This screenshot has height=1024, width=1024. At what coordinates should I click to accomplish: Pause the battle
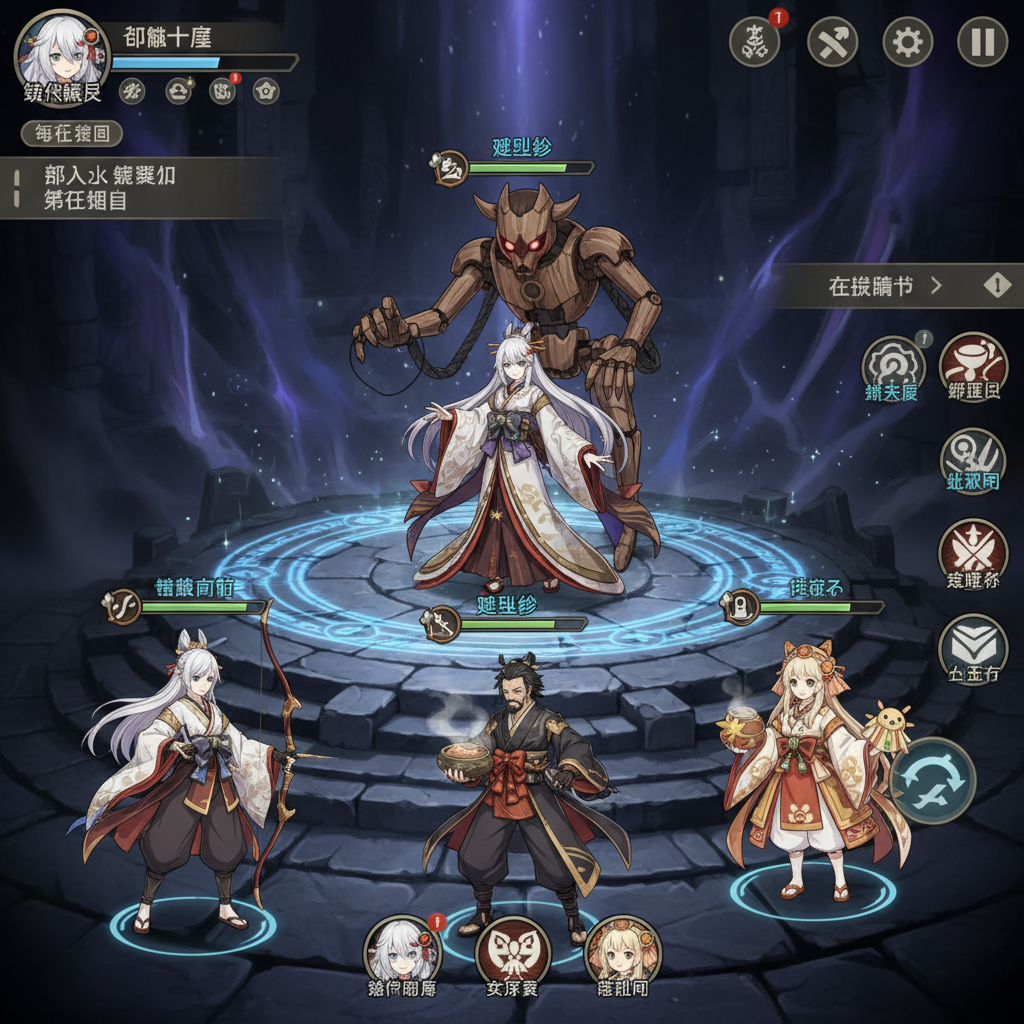click(982, 42)
